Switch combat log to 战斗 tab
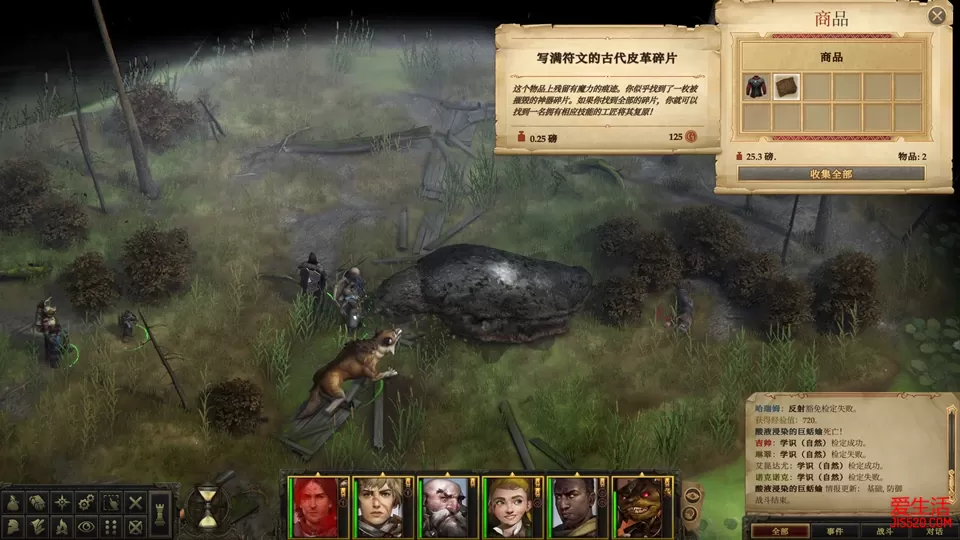 (x=885, y=531)
